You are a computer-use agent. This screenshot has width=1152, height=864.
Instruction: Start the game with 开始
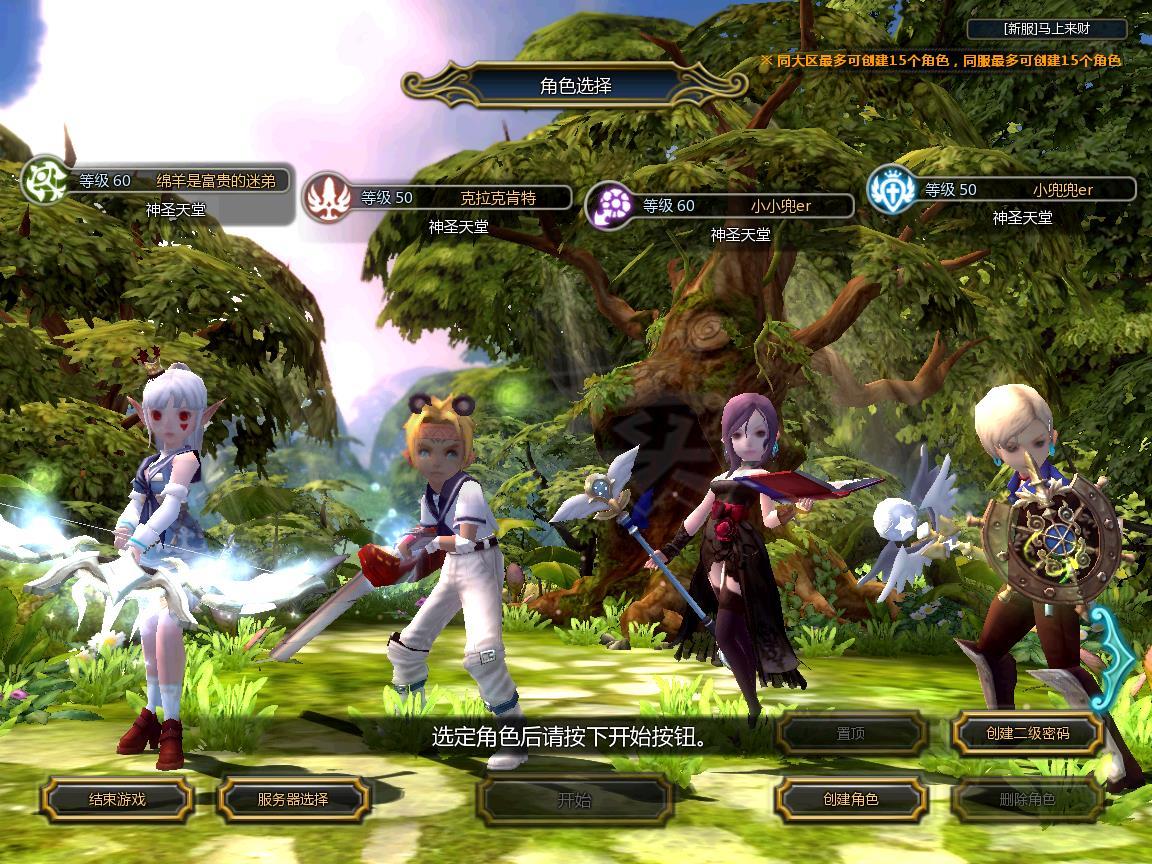point(574,799)
